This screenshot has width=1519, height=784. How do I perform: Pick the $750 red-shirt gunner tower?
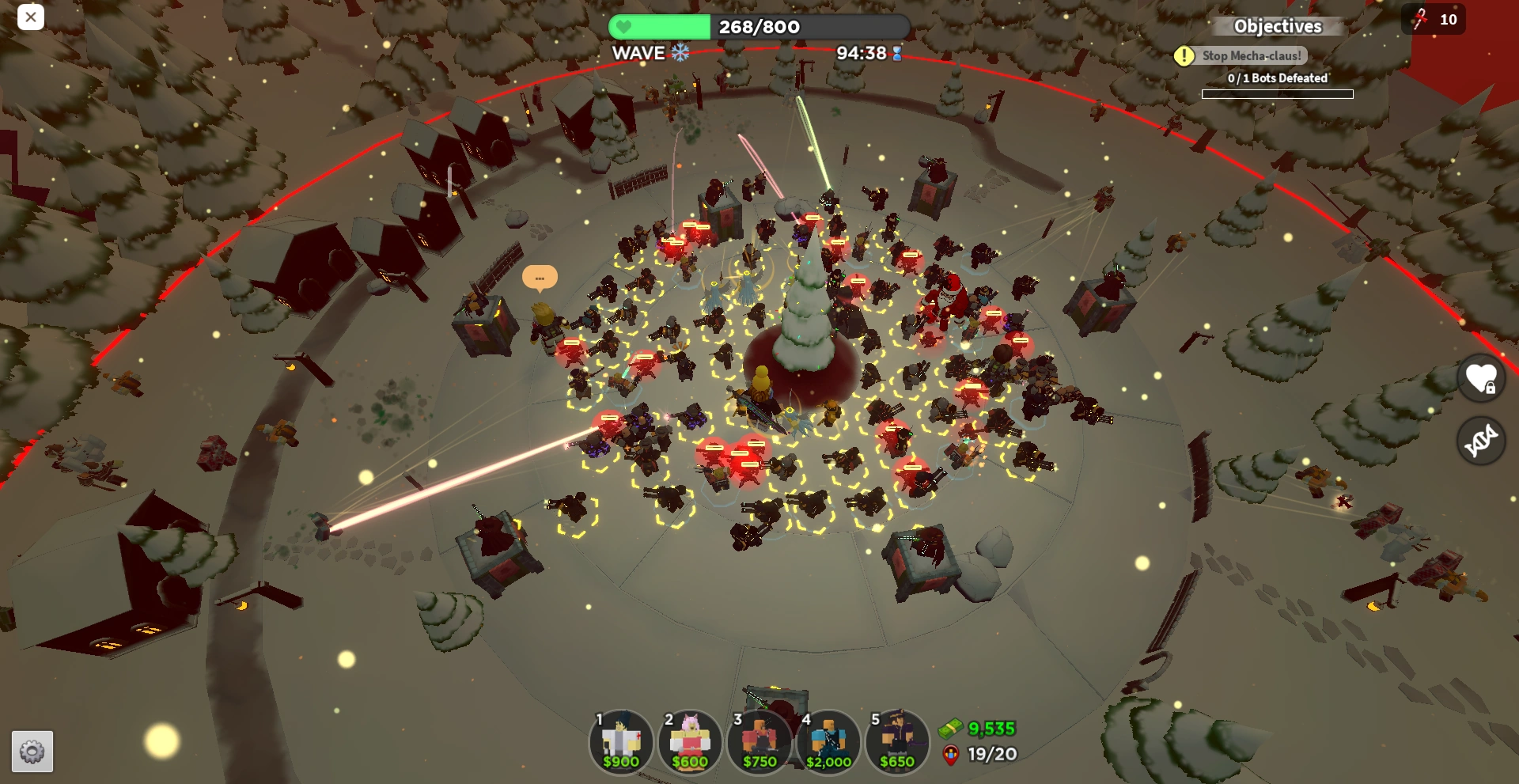click(x=759, y=742)
